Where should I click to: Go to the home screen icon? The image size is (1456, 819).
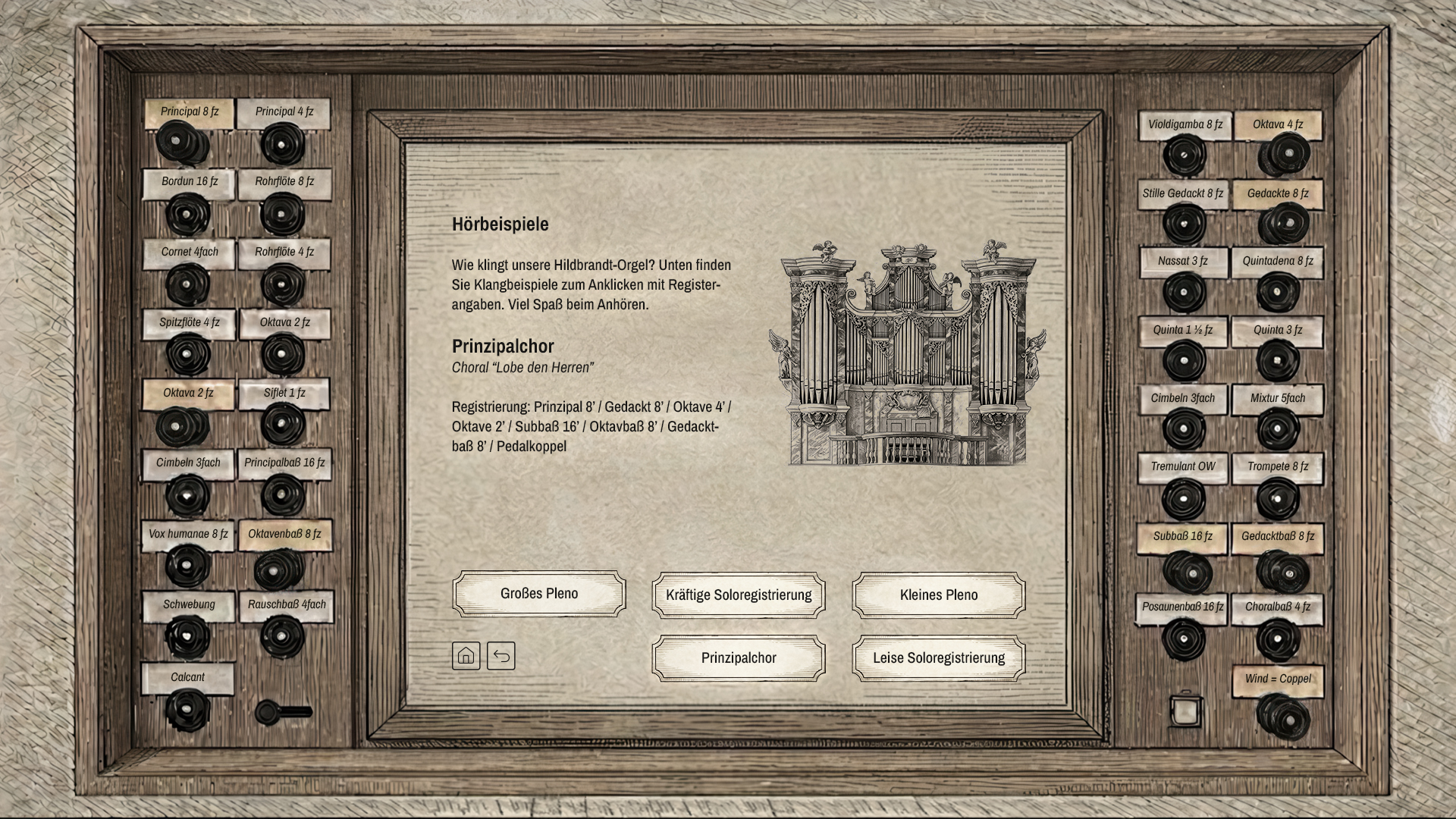pos(466,656)
